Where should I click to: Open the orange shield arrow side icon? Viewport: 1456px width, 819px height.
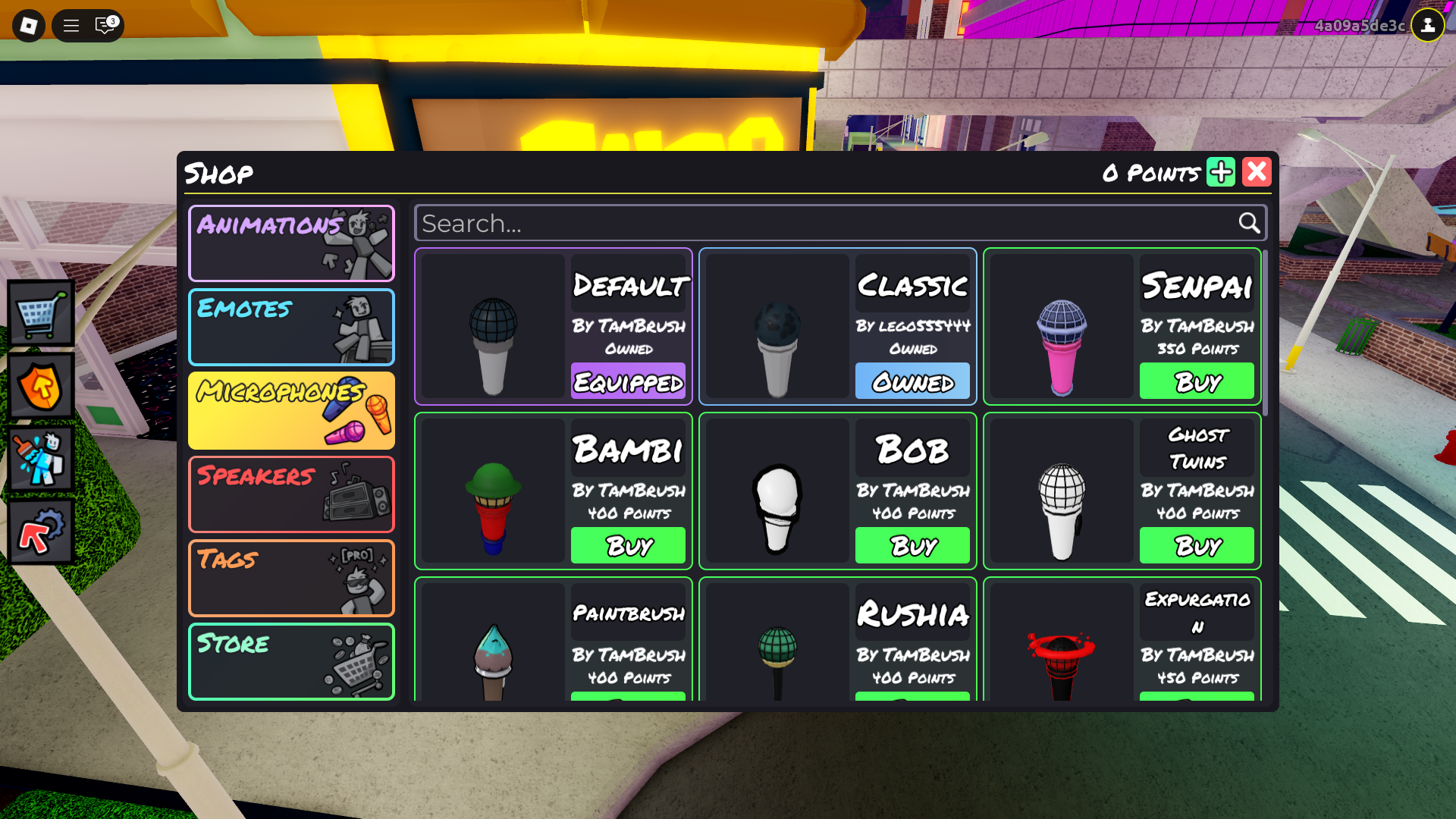tap(41, 386)
